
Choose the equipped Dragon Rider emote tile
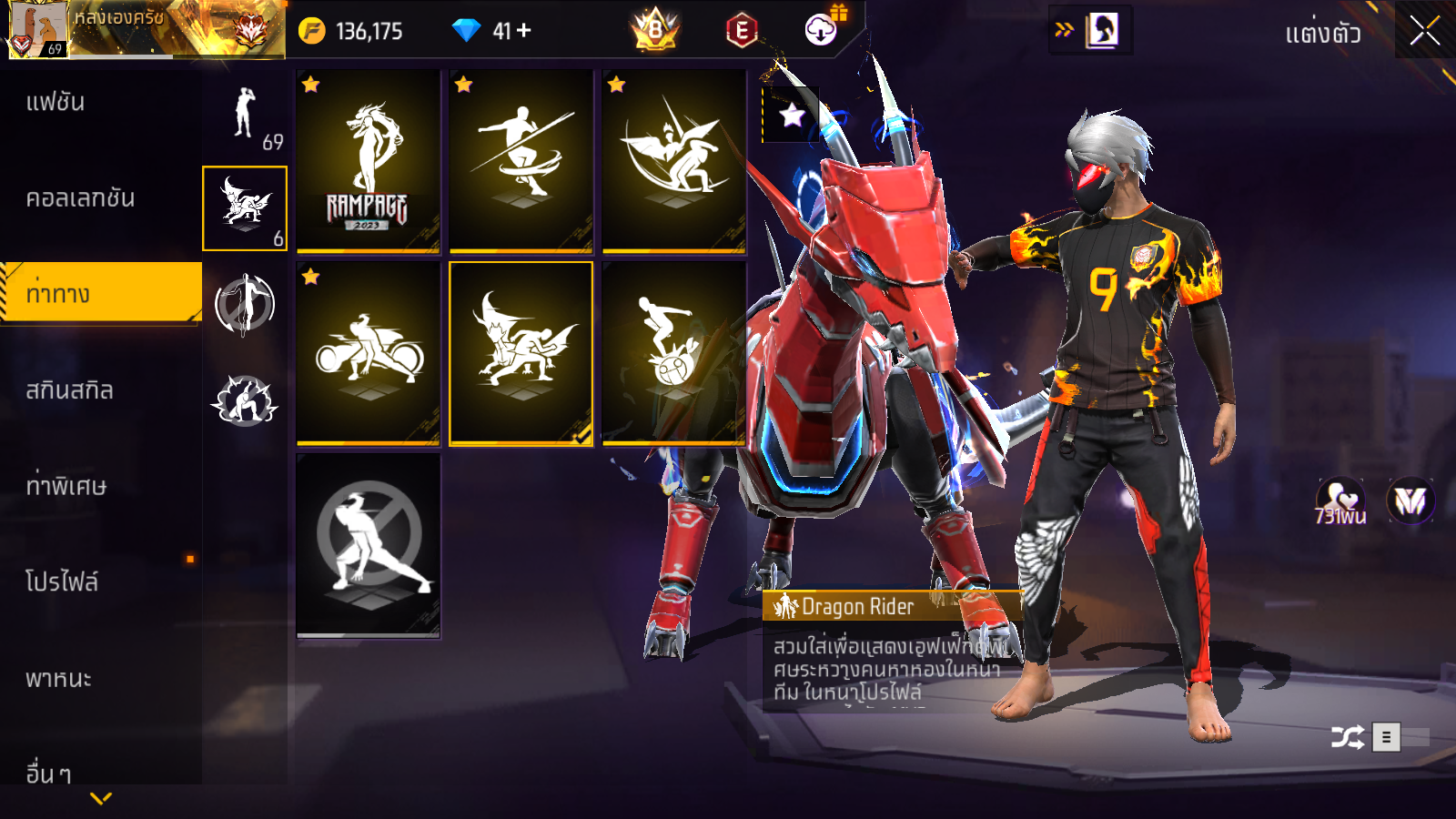[x=521, y=353]
